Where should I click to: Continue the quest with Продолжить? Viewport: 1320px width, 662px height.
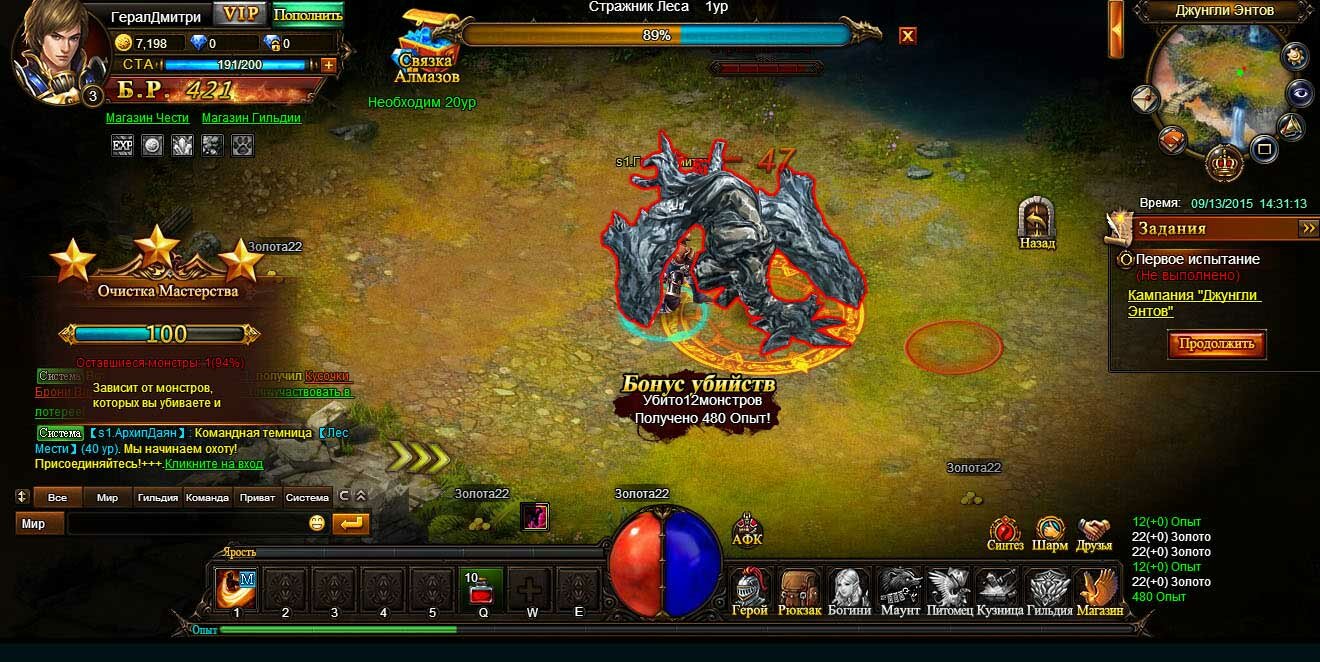coord(1216,344)
